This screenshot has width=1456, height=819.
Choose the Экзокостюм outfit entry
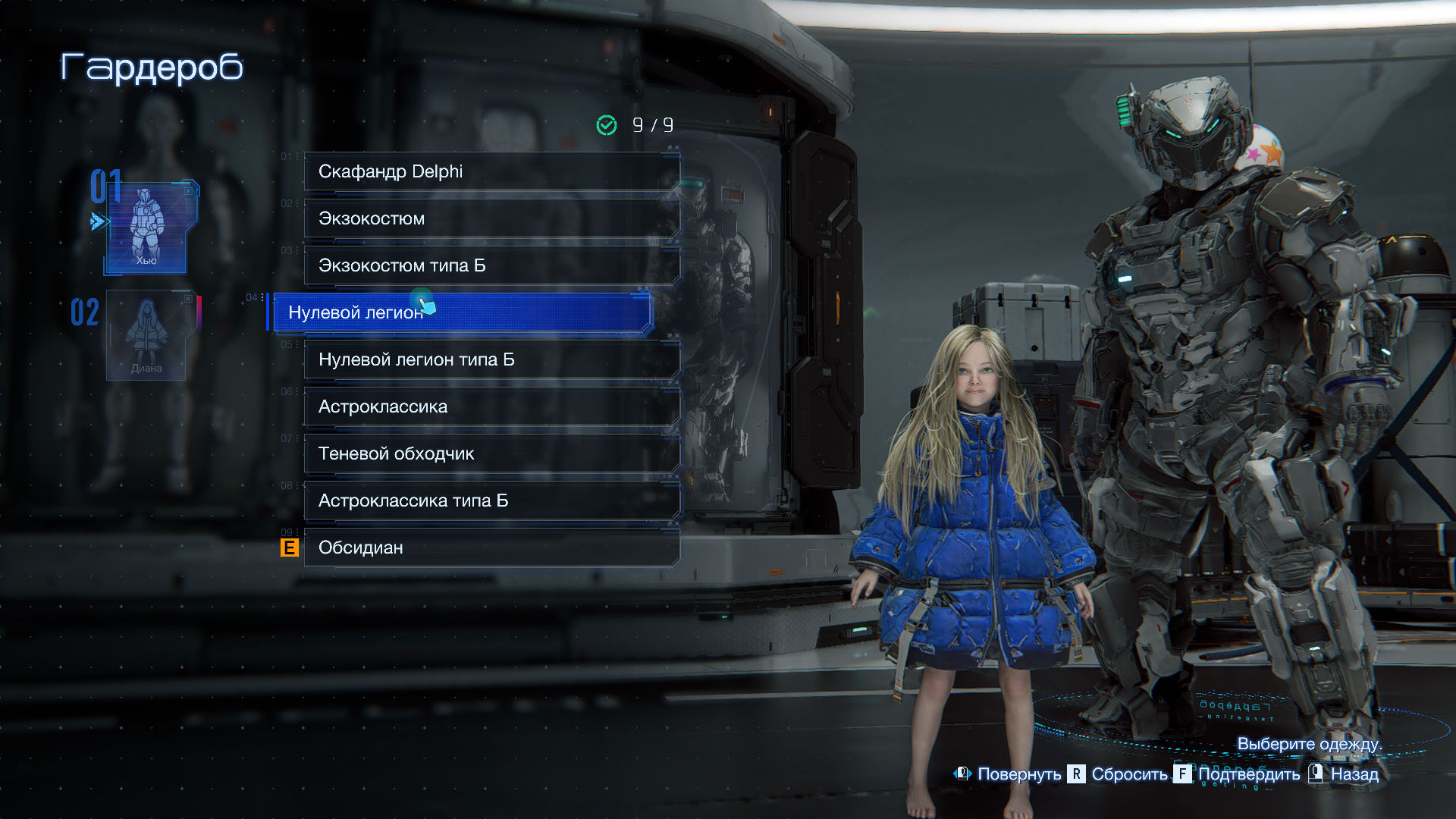coord(491,218)
